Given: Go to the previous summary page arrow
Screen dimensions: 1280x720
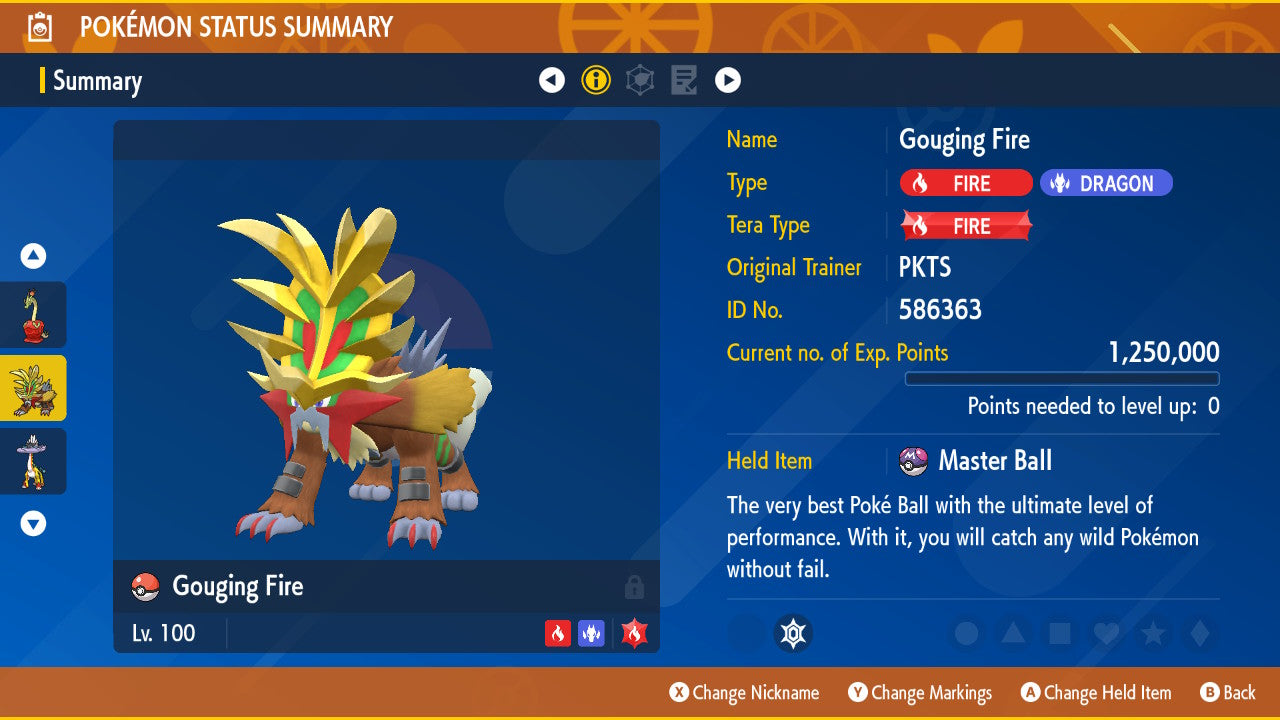Looking at the screenshot, I should pos(552,80).
